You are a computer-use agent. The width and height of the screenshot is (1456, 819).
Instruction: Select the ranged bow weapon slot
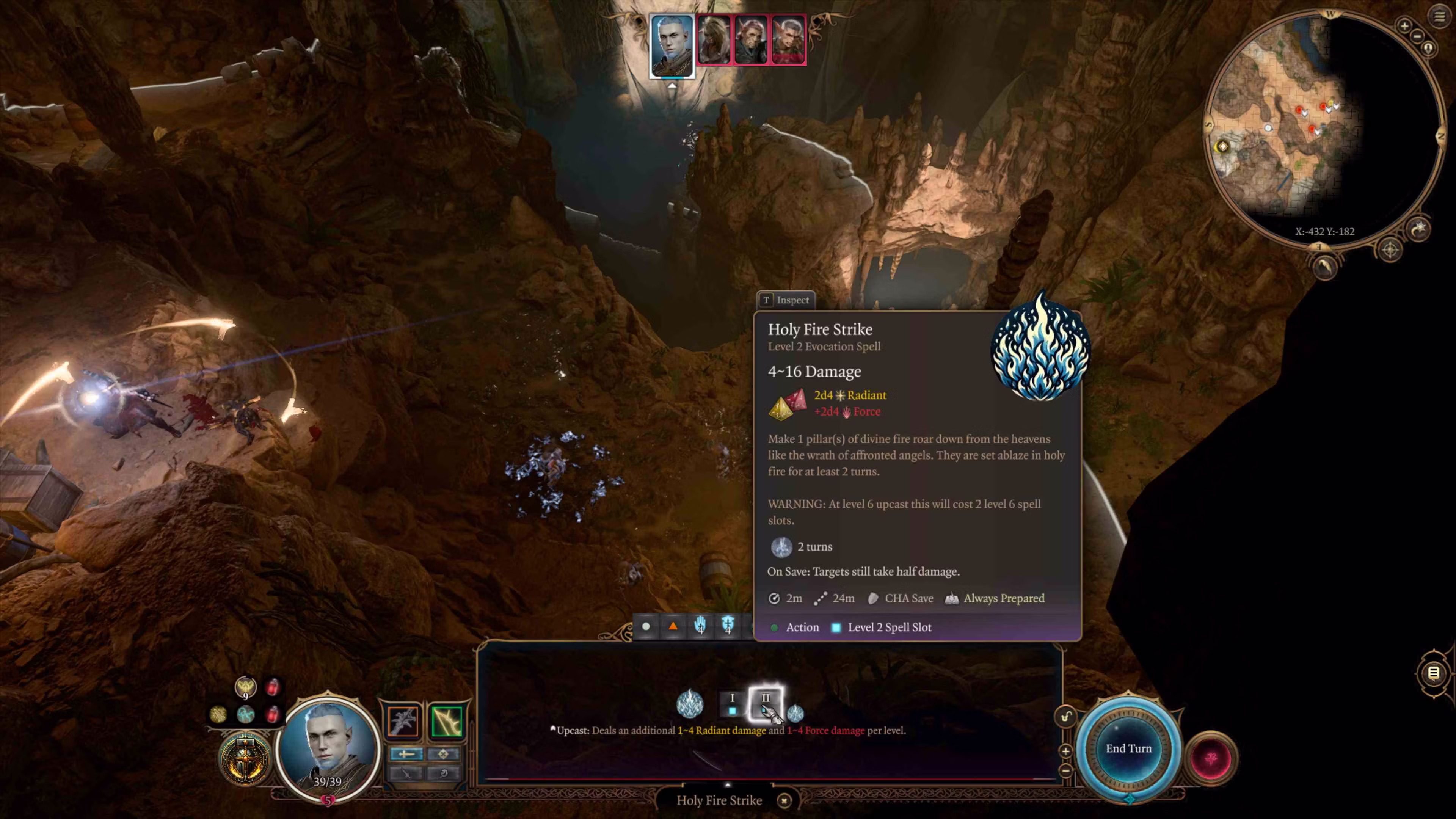[447, 721]
